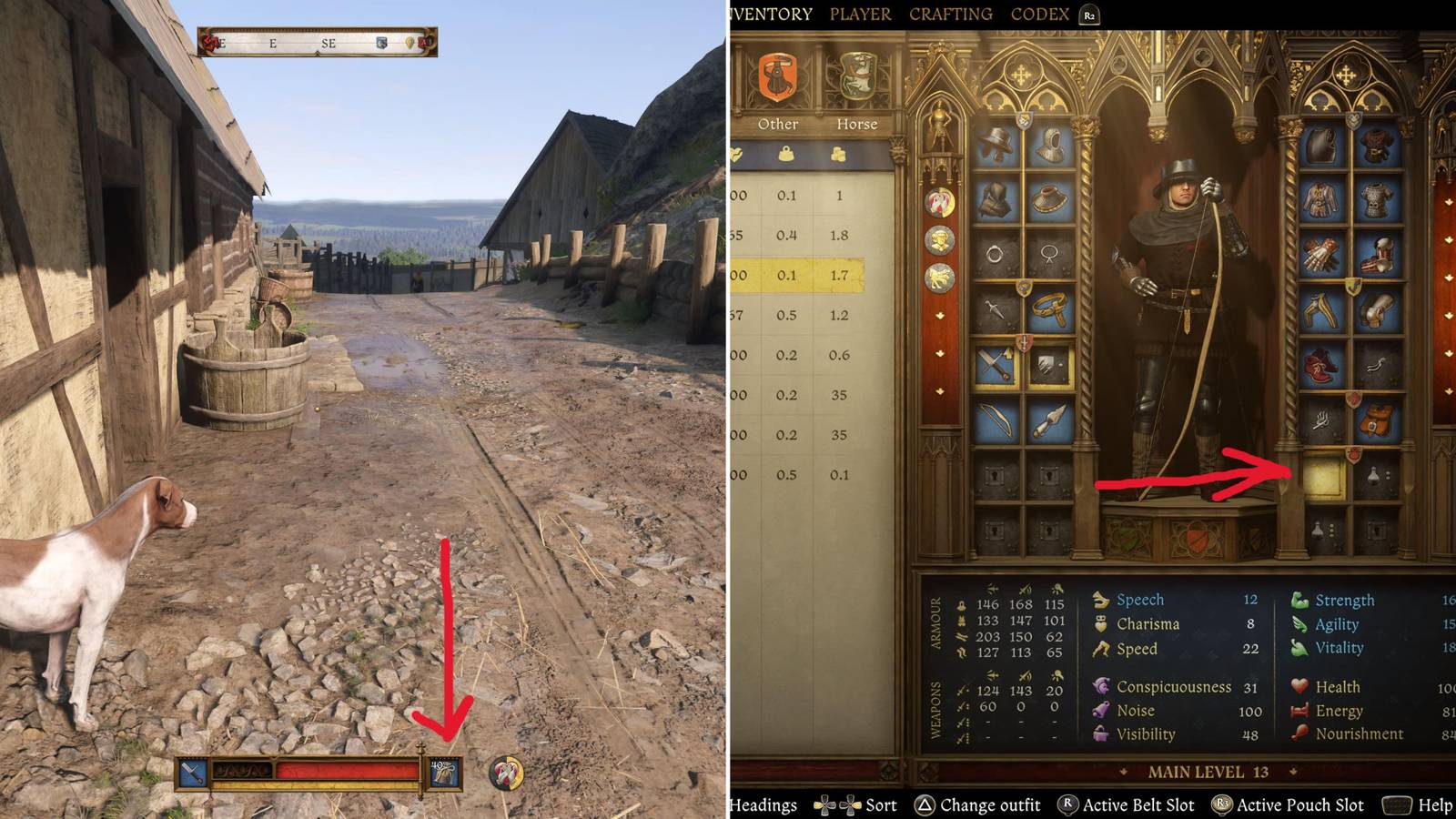Screen dimensions: 1456x819
Task: Select the red boots slot
Action: [1321, 363]
